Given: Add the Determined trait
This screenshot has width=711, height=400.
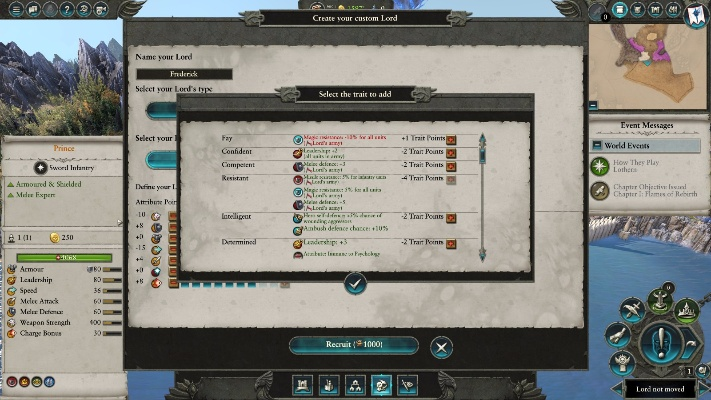Looking at the screenshot, I should pyautogui.click(x=451, y=243).
